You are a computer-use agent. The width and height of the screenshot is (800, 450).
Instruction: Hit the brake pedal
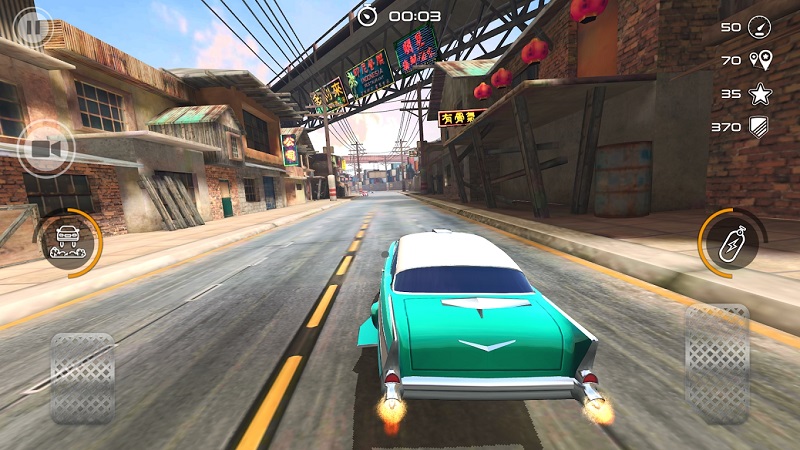pyautogui.click(x=82, y=377)
